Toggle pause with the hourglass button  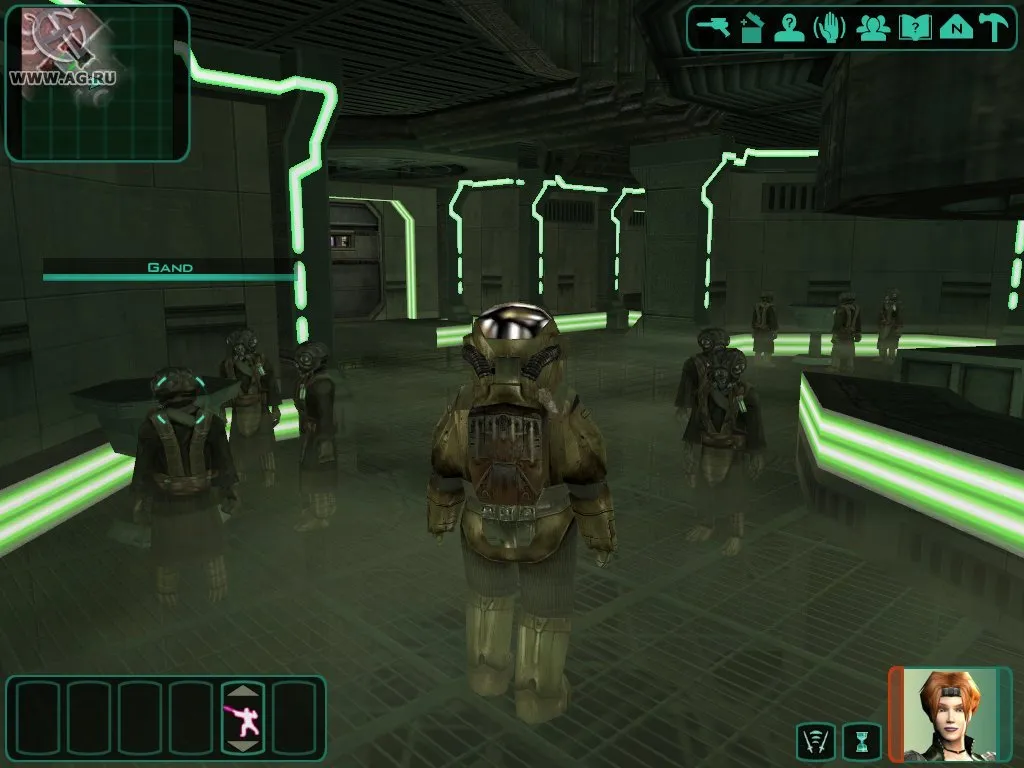click(x=862, y=741)
